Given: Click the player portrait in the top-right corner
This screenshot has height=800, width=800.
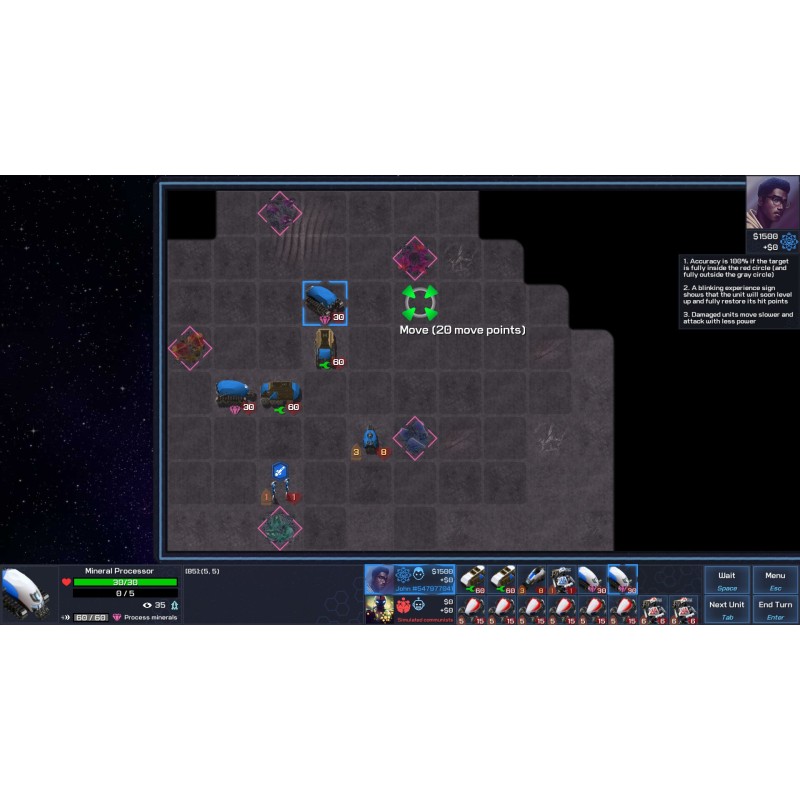Looking at the screenshot, I should click(772, 203).
